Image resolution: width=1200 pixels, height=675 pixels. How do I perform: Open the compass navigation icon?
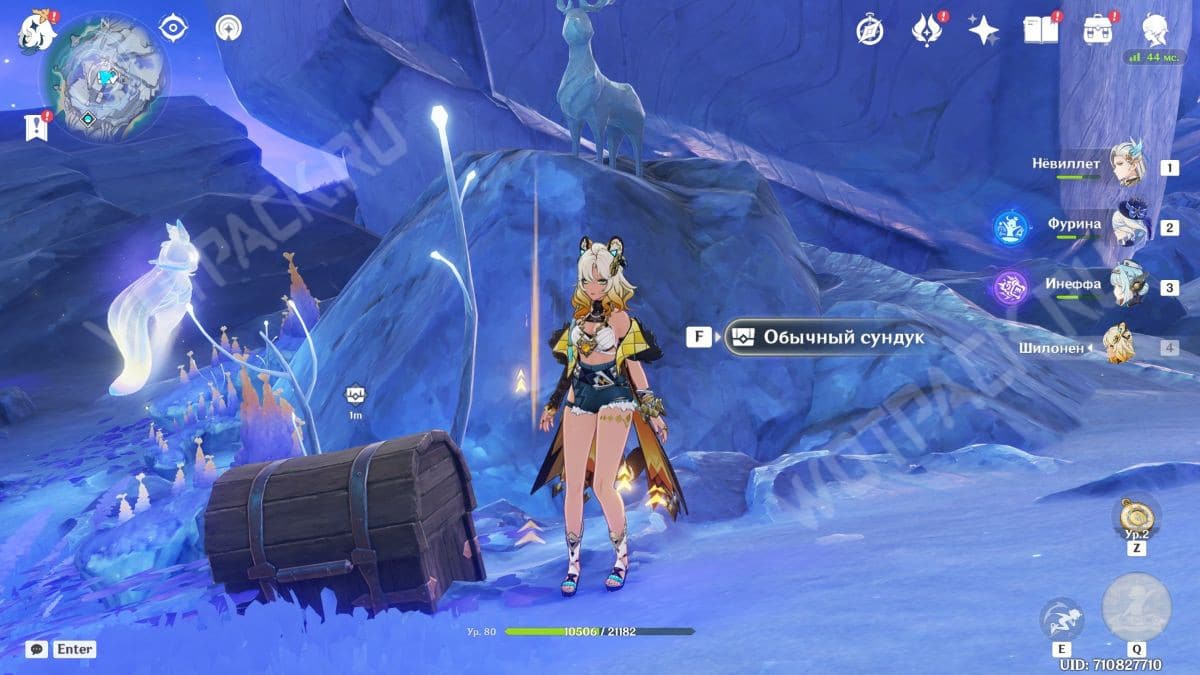pos(869,30)
